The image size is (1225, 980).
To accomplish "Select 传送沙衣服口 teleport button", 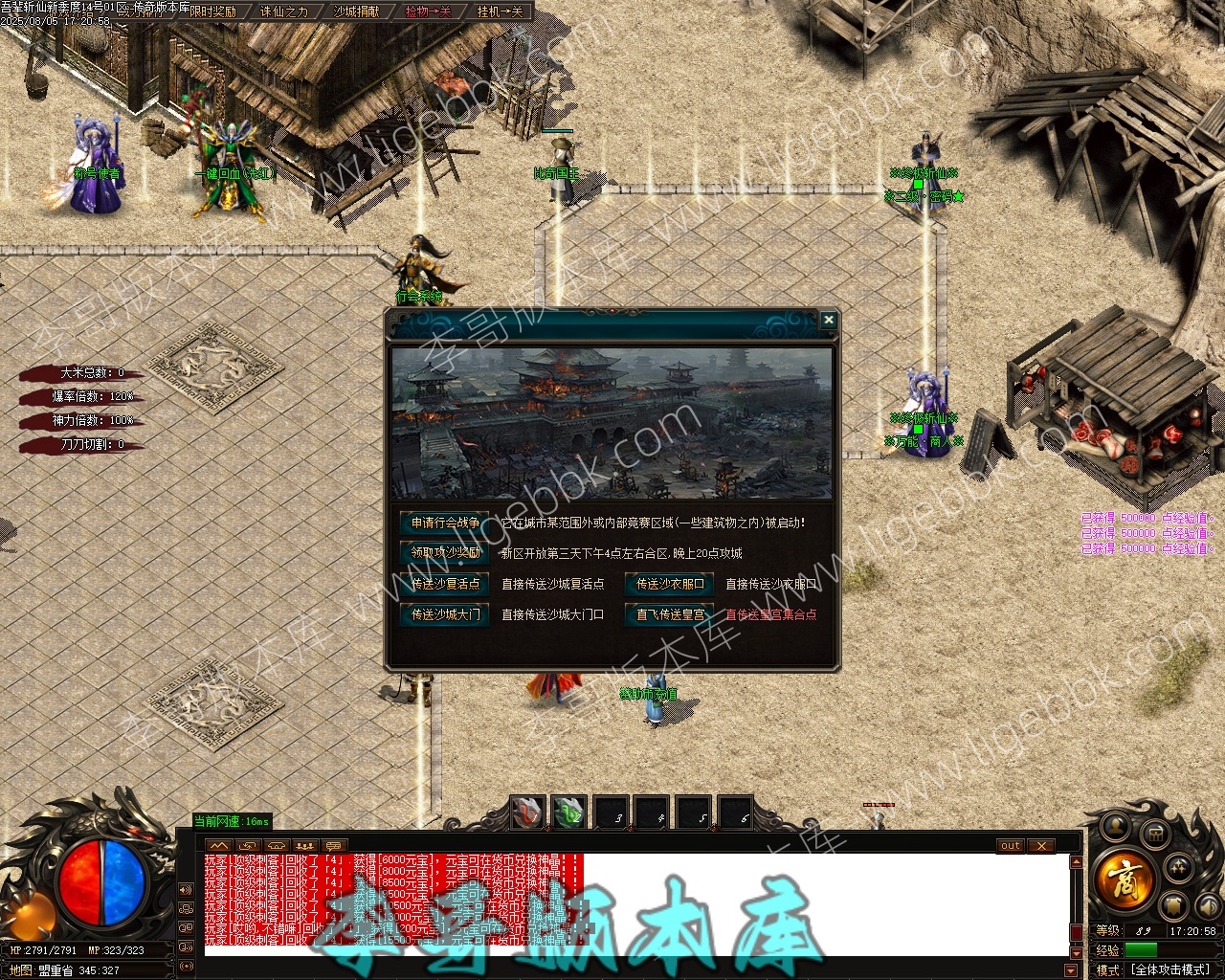I will 670,584.
